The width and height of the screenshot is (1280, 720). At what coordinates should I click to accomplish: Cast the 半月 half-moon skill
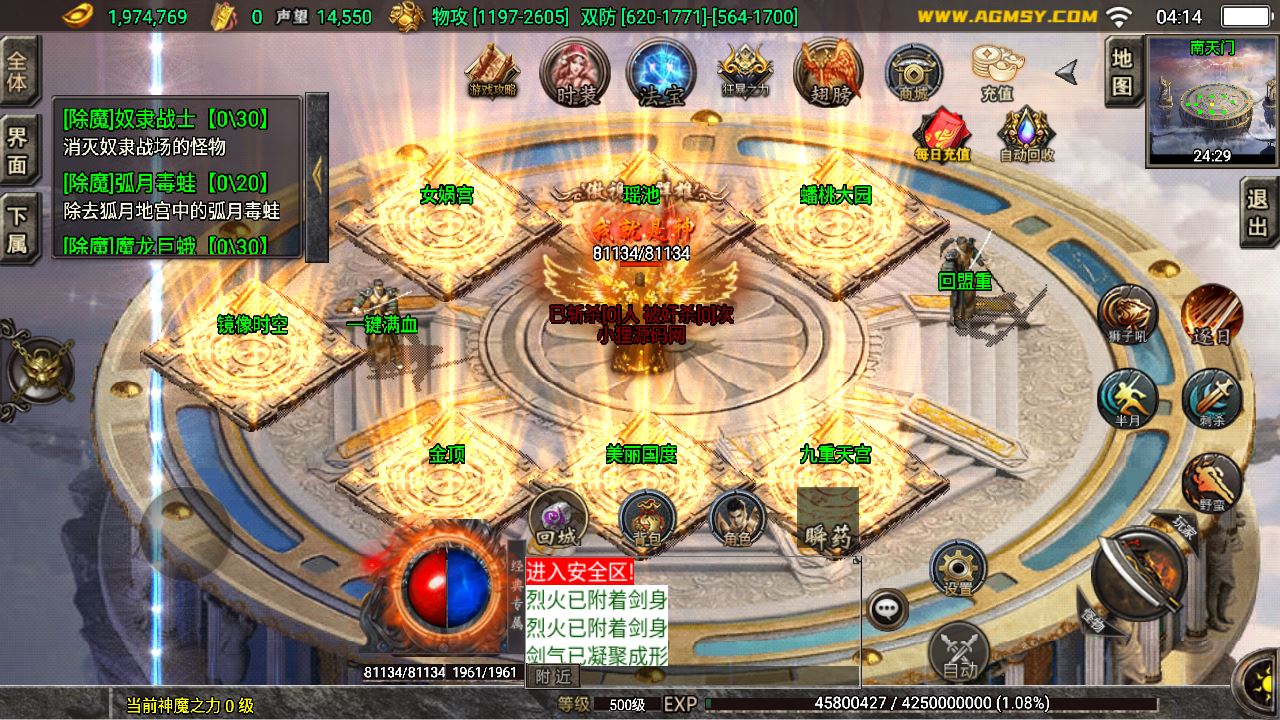[1127, 399]
